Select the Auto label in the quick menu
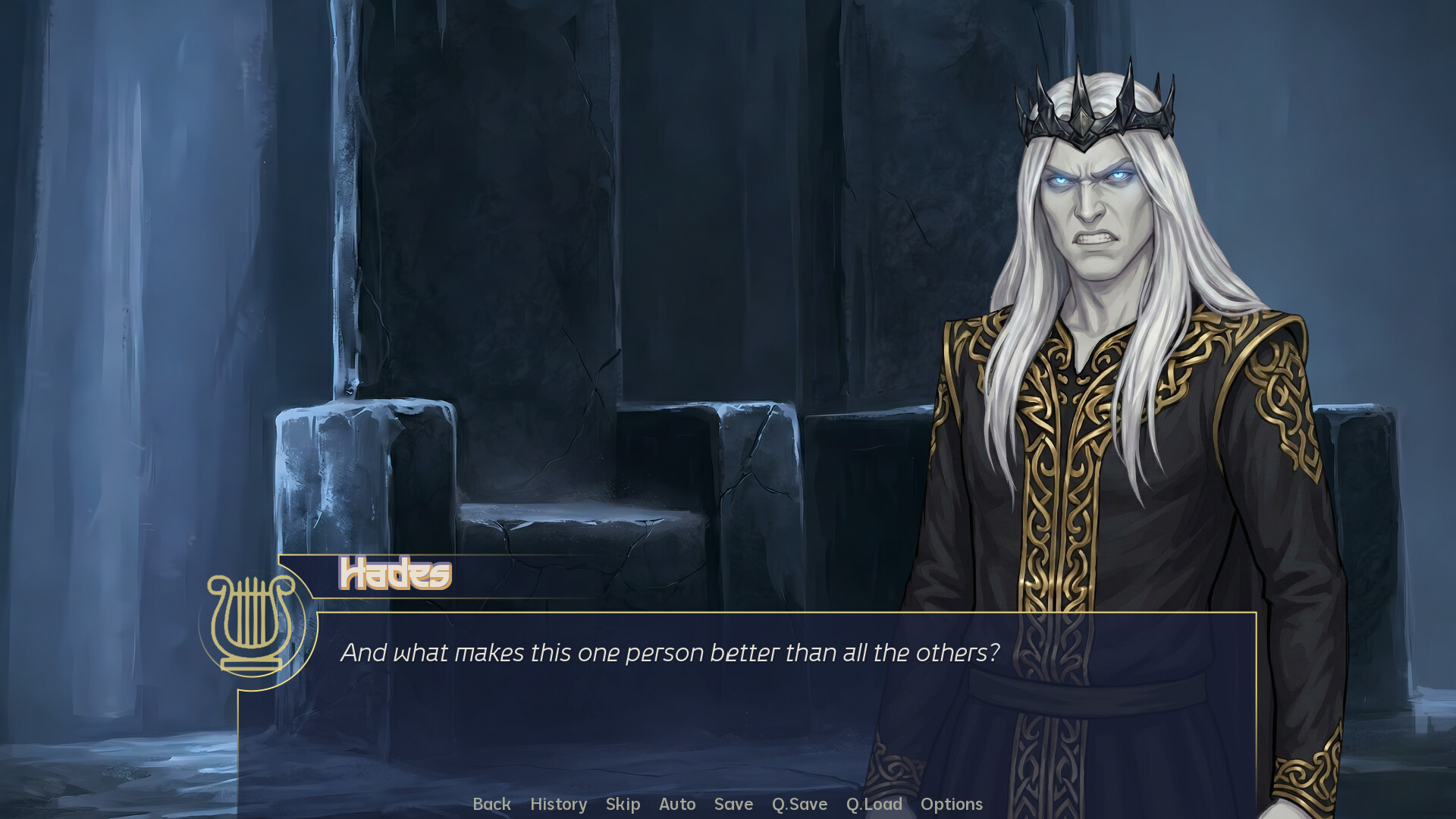 point(677,805)
